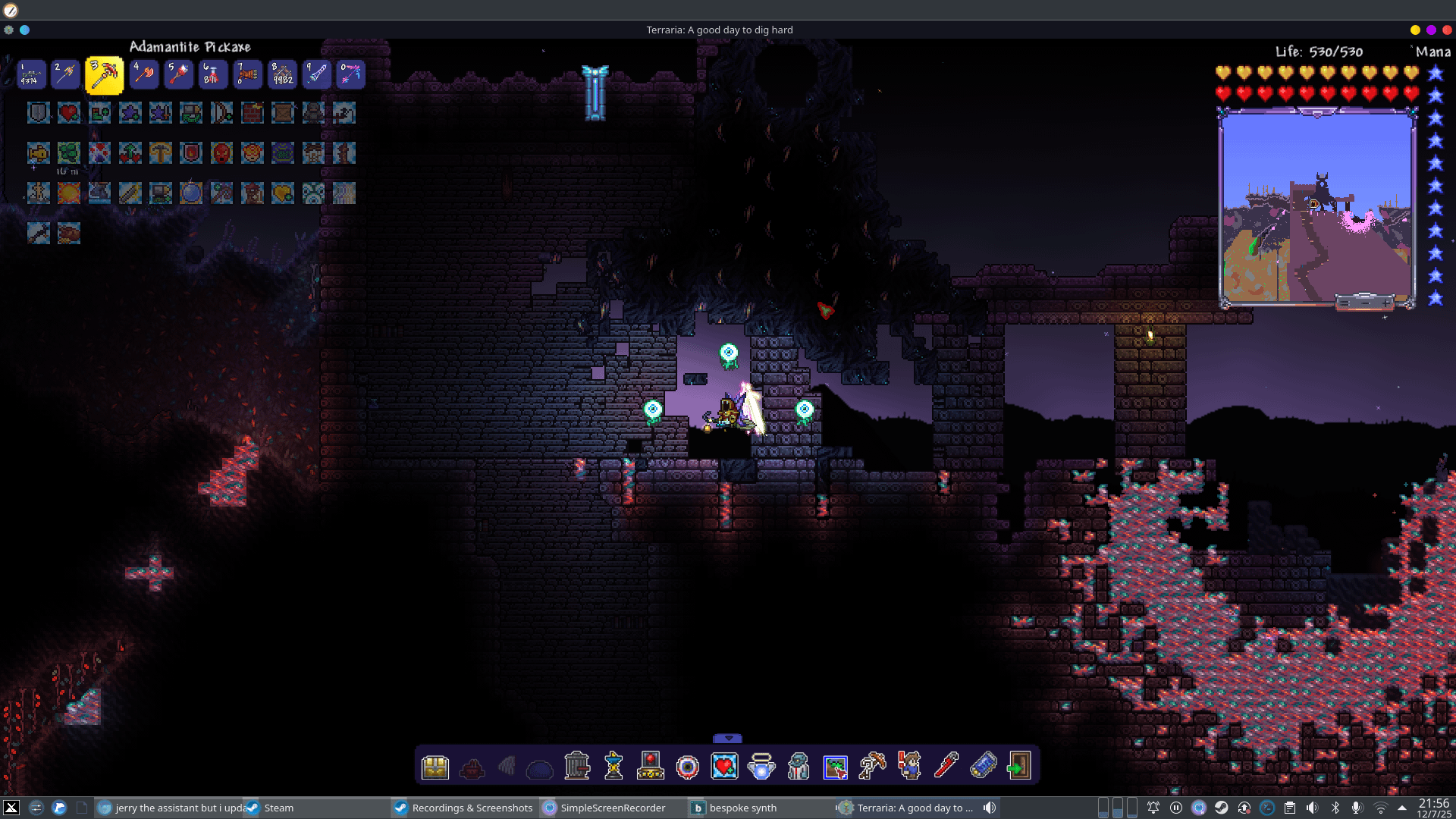Open the minimap view

(x=1316, y=206)
